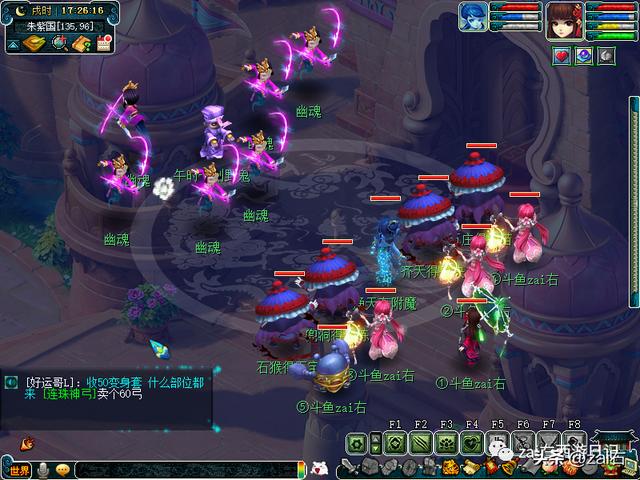Open the calendar events icon
Image resolution: width=640 pixels, height=480 pixels.
pyautogui.click(x=104, y=44)
